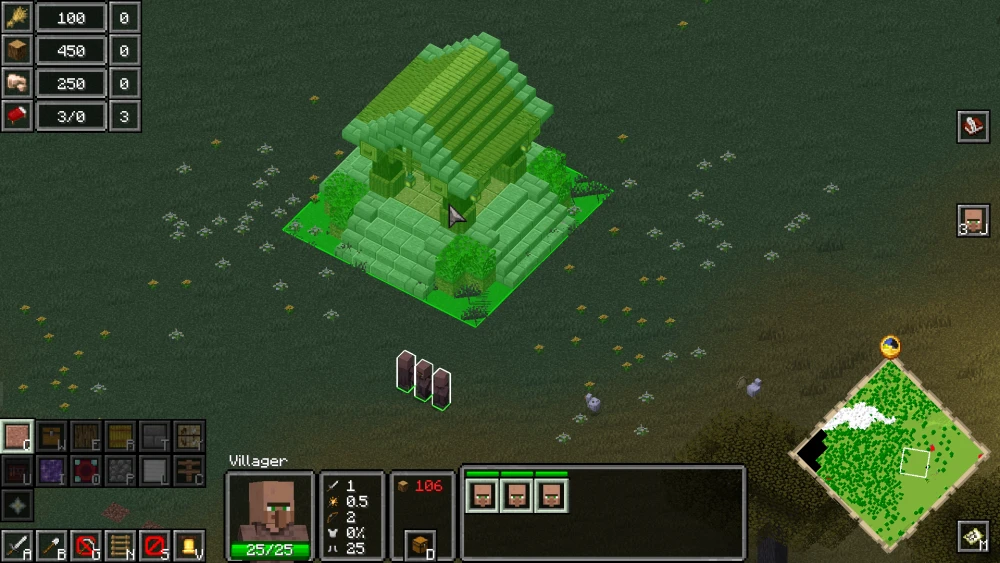
Task: Choose the chest stockpile building
Action: click(x=51, y=435)
